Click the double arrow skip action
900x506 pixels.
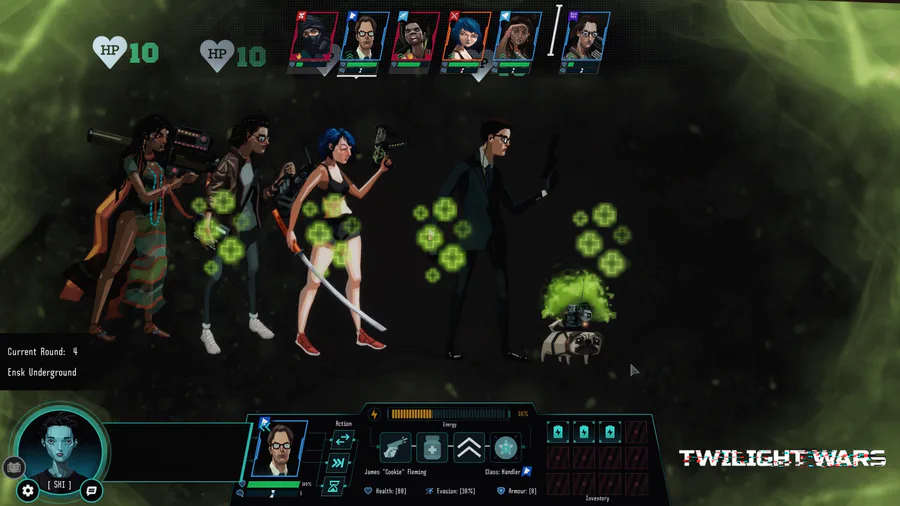coord(337,463)
